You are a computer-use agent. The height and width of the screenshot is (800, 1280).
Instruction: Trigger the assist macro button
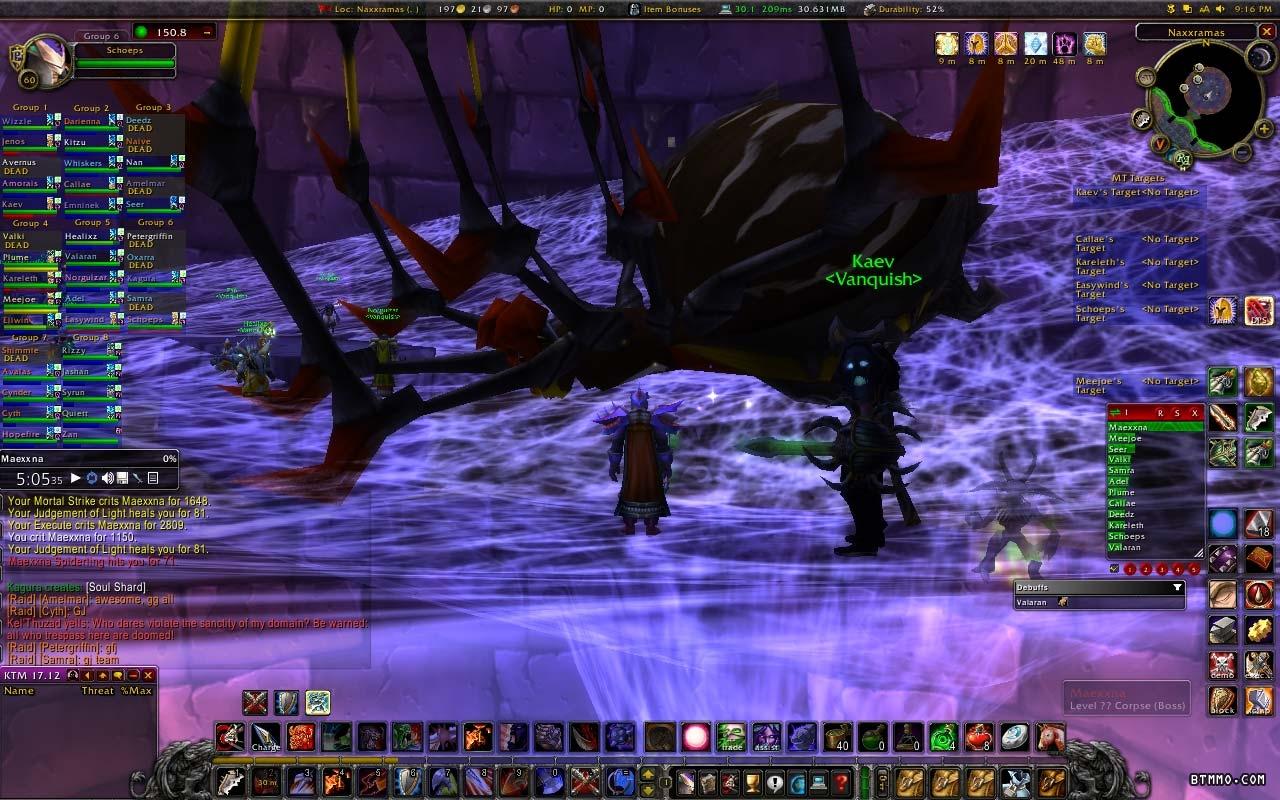pos(766,738)
